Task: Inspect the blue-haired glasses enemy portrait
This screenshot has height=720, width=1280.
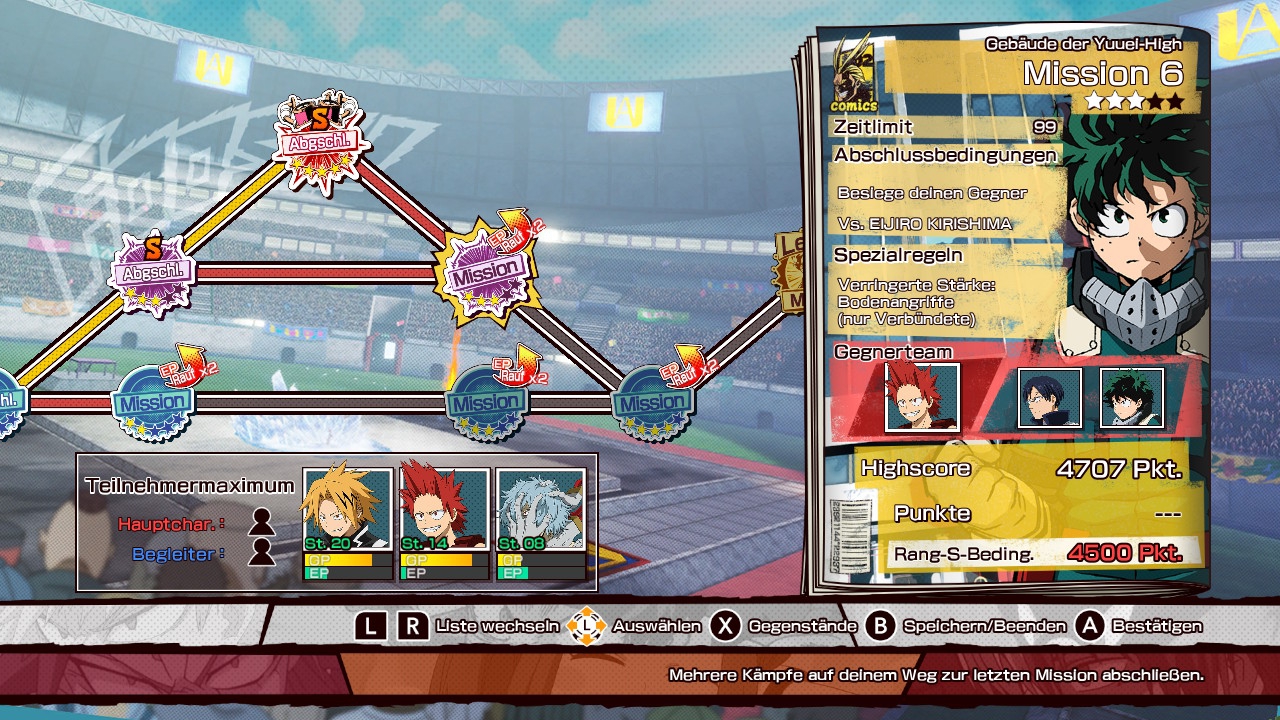Action: pyautogui.click(x=1049, y=398)
